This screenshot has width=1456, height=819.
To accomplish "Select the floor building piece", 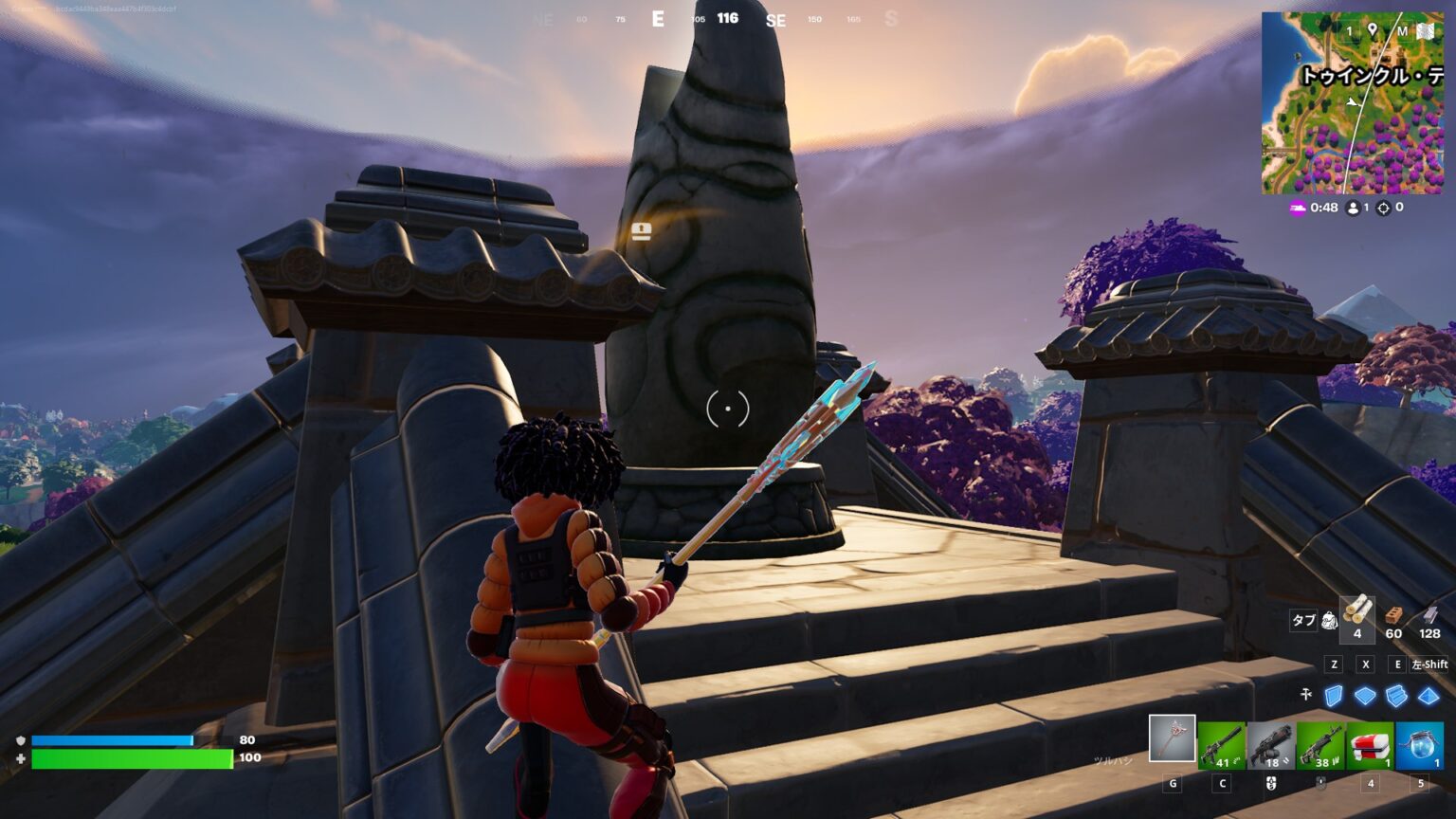I will [1365, 697].
